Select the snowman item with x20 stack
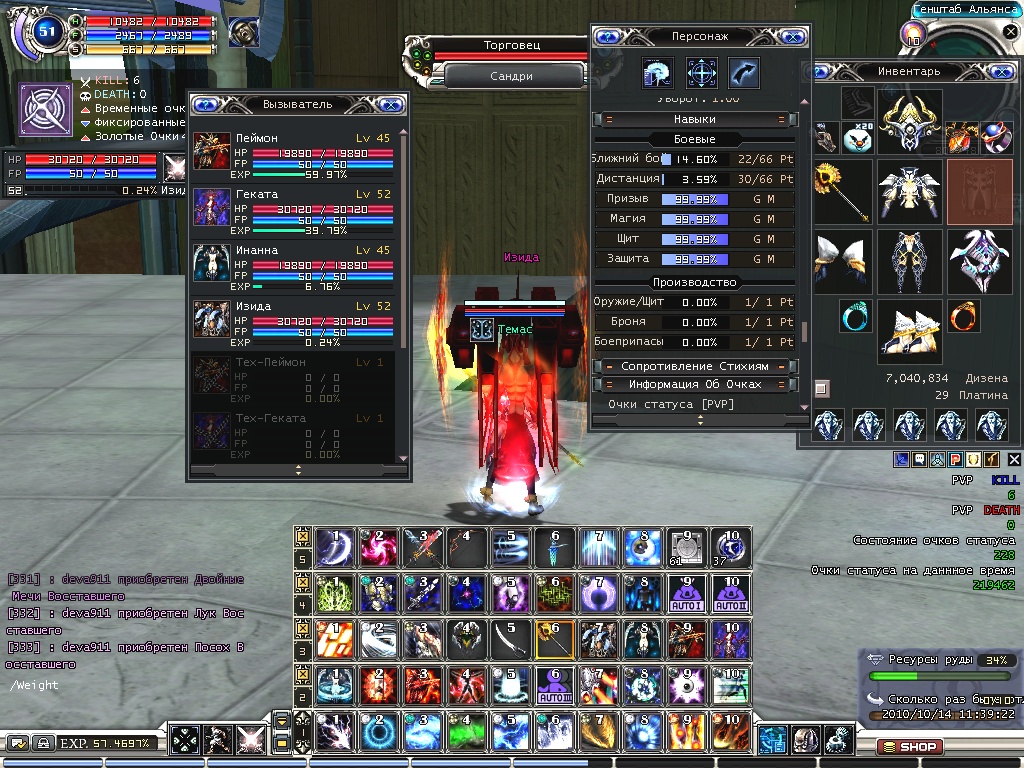1024x768 pixels. 857,137
